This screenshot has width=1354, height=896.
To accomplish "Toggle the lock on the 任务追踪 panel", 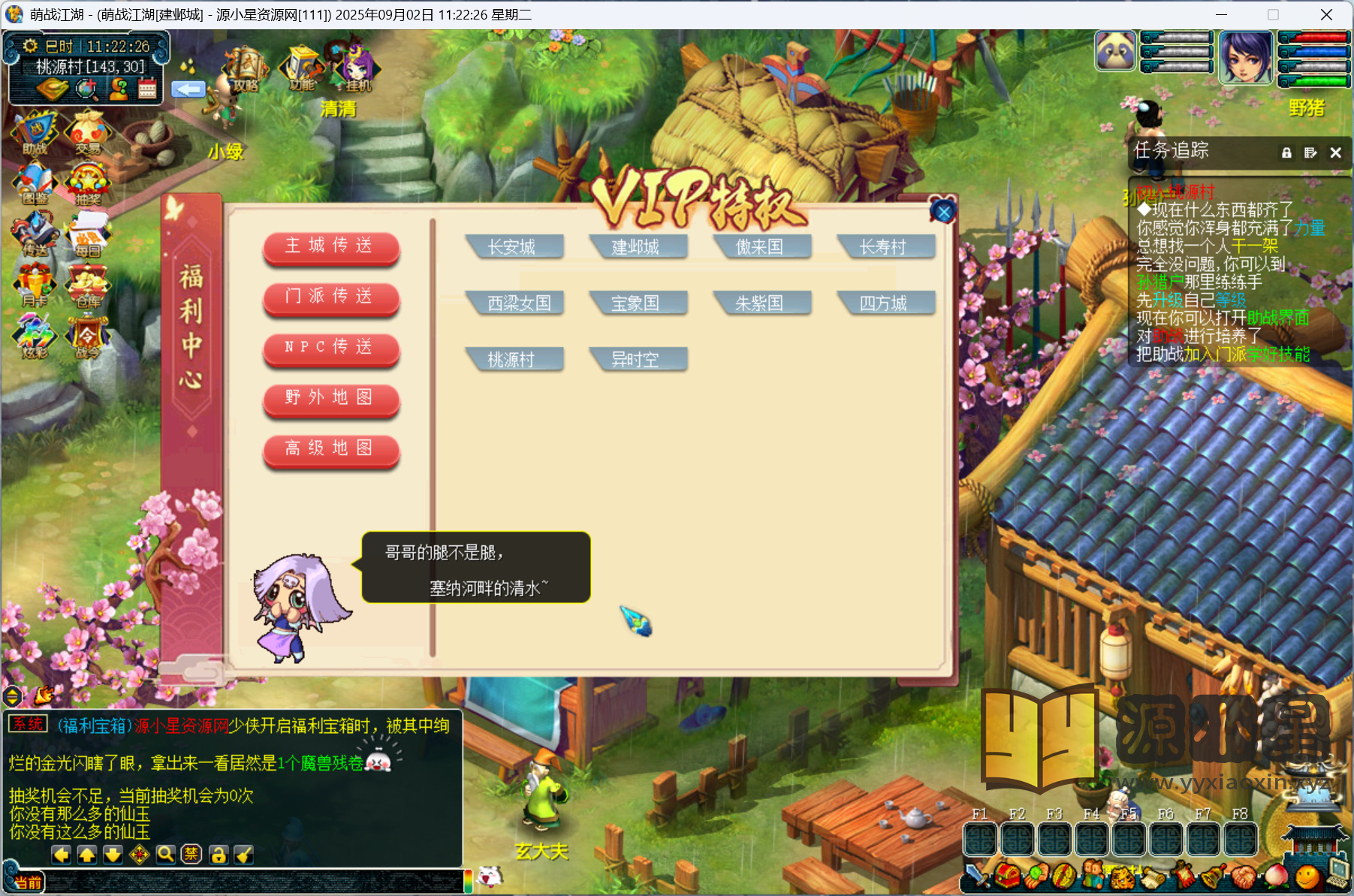I will coord(1286,152).
